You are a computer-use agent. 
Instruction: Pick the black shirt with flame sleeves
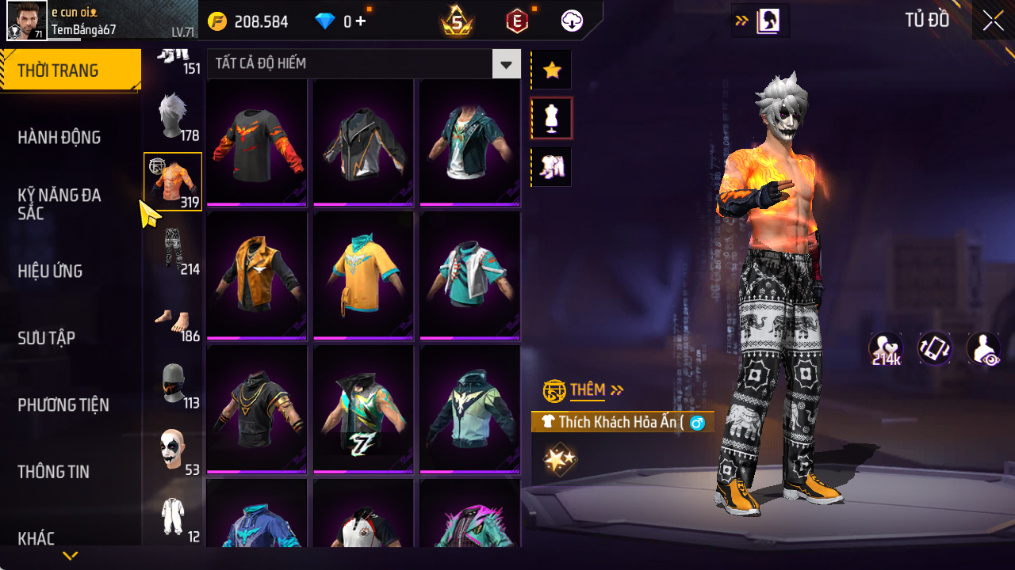(x=256, y=140)
